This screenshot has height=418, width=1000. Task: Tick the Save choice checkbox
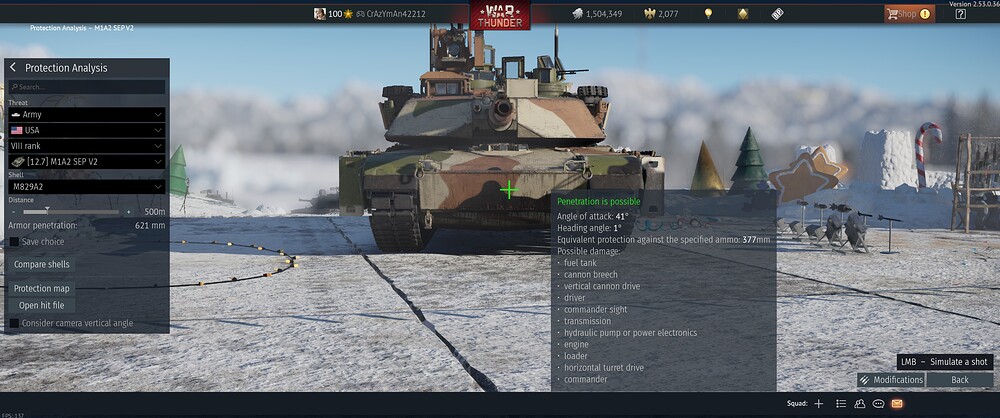(x=14, y=241)
